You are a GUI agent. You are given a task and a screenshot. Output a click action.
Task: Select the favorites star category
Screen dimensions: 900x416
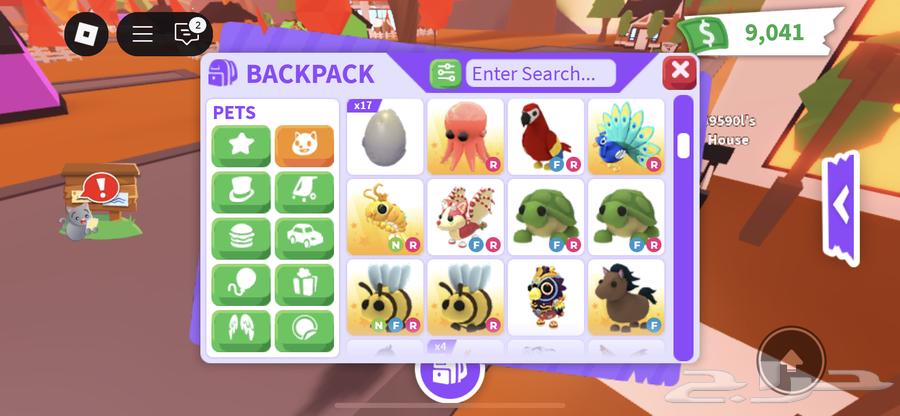click(241, 146)
